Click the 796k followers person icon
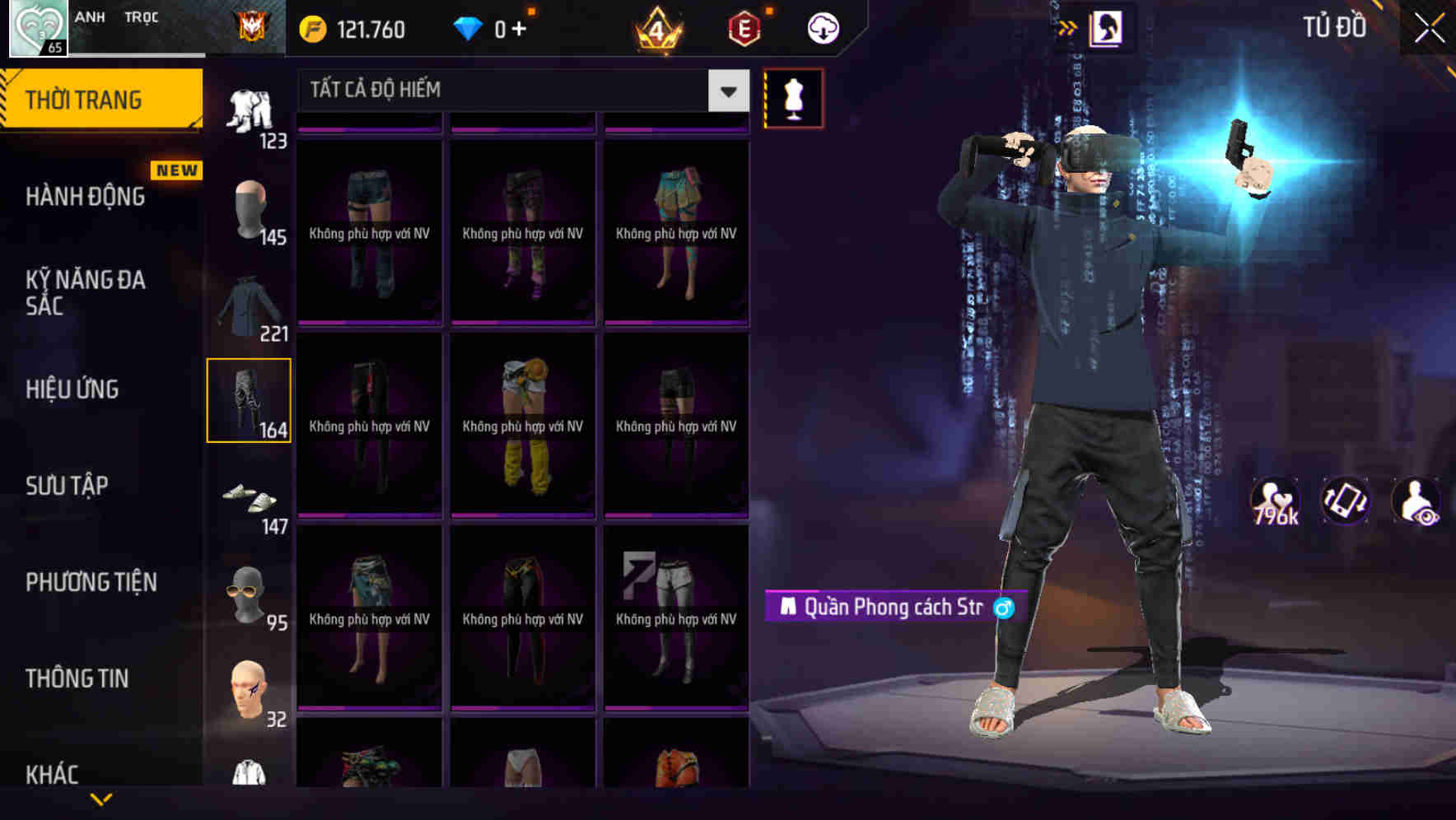Image resolution: width=1456 pixels, height=820 pixels. coord(1273,501)
